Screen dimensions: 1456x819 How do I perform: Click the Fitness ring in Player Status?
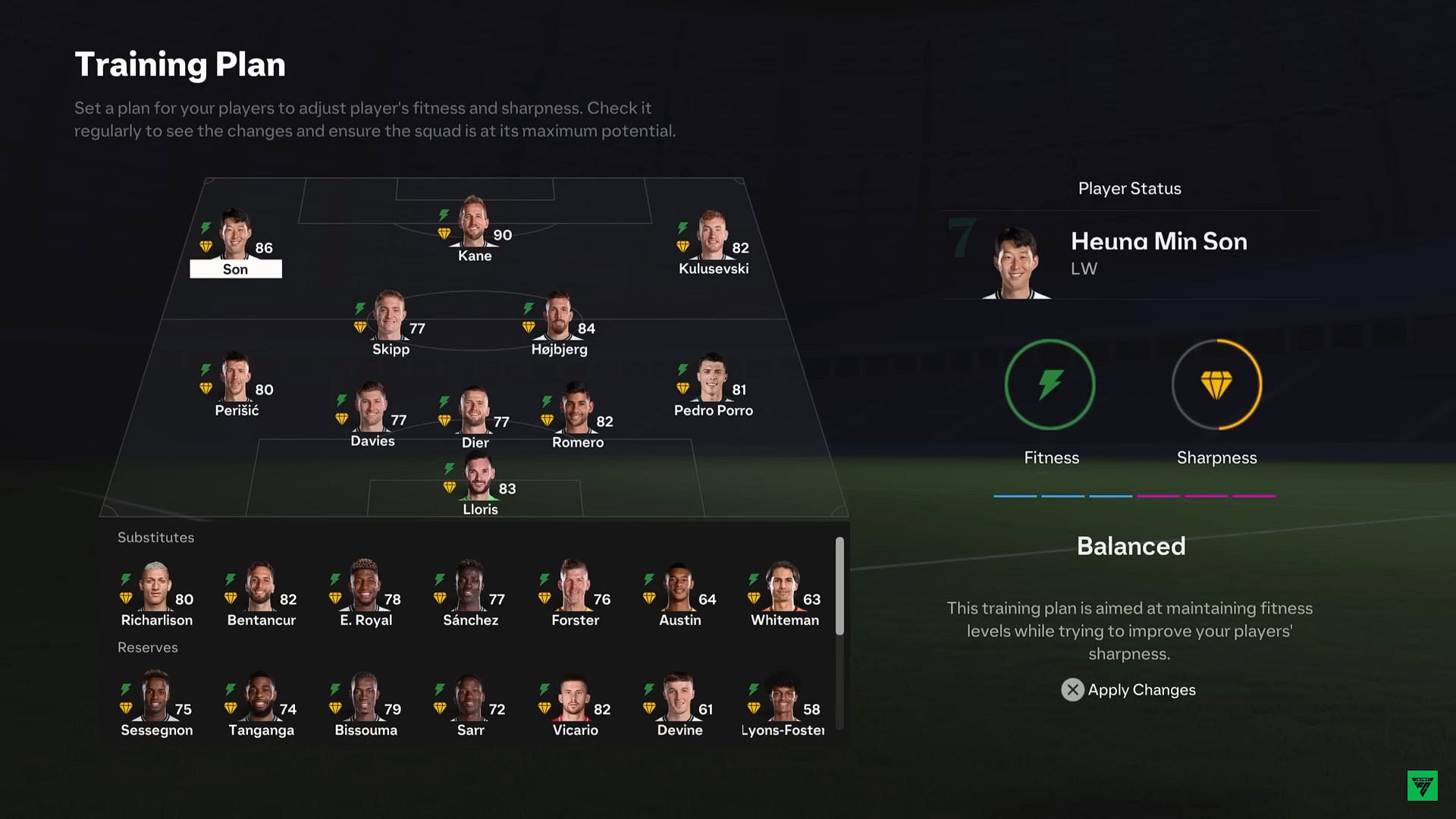(1050, 384)
